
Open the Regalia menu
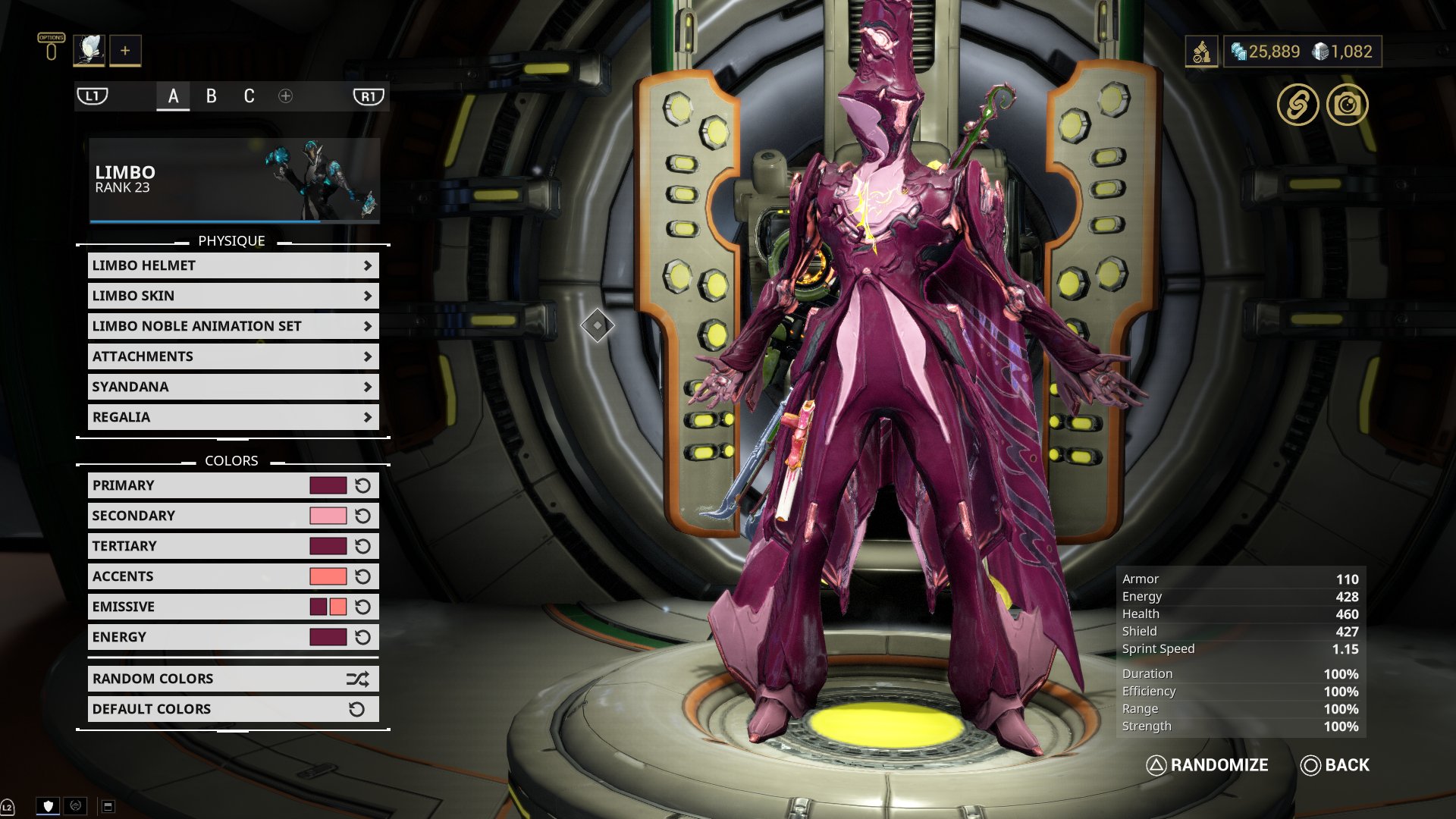pyautogui.click(x=233, y=417)
